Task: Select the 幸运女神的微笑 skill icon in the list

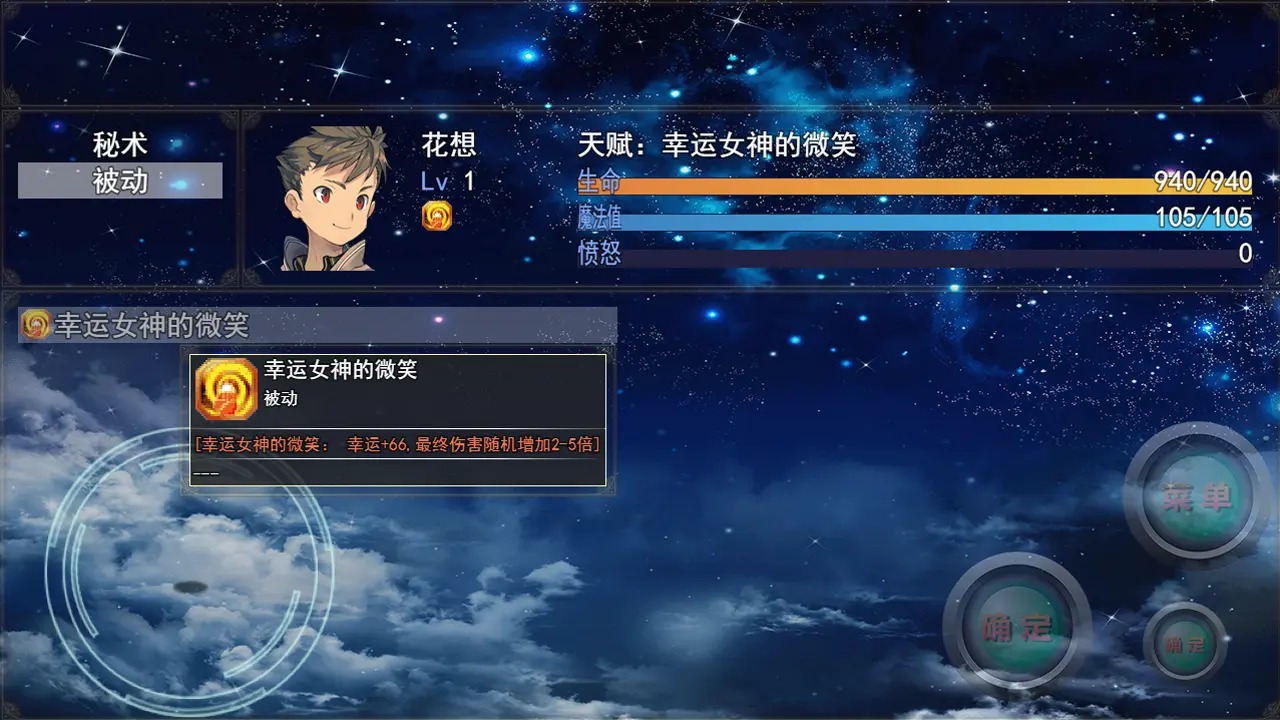Action: (x=33, y=324)
